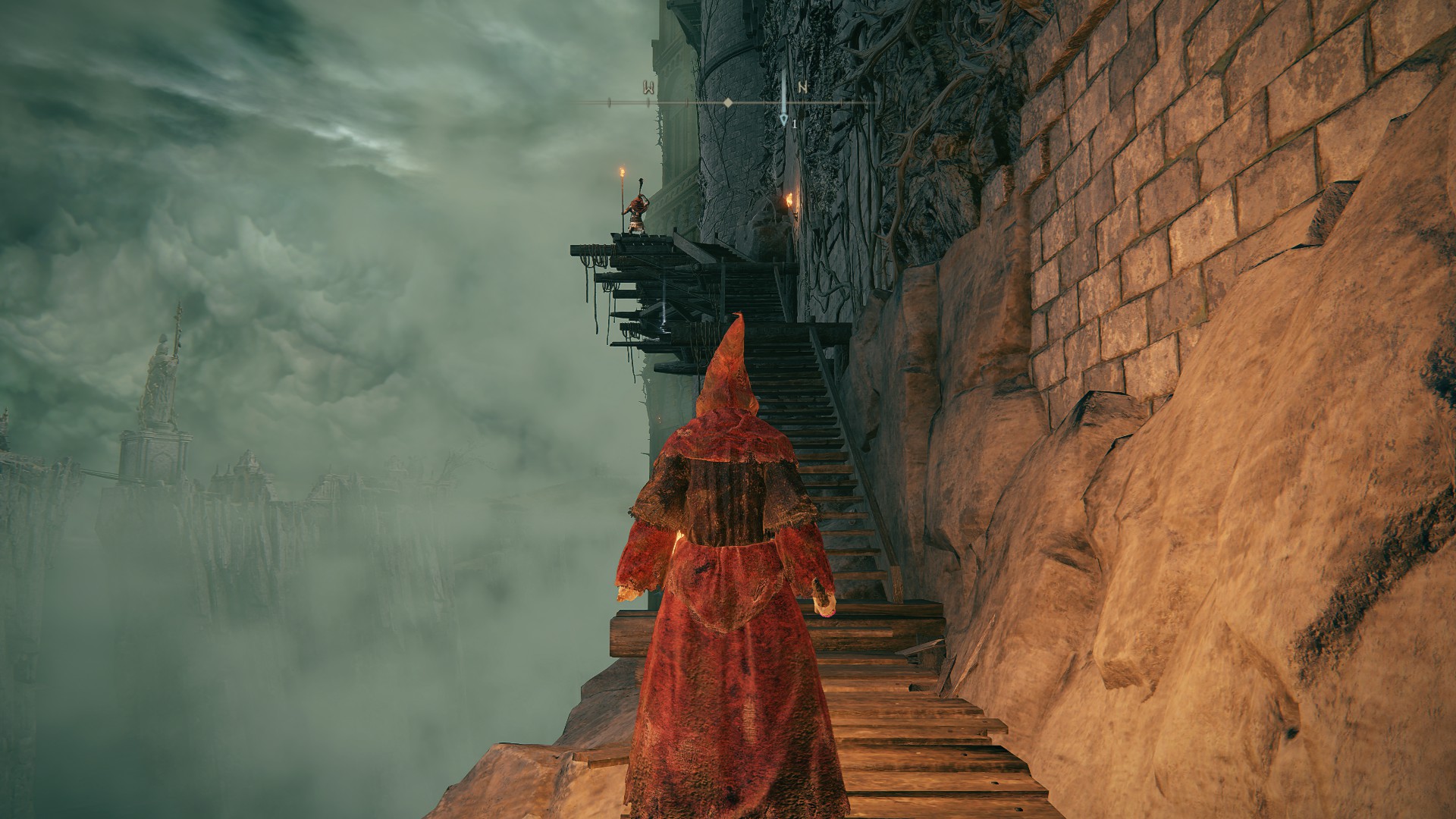Screen dimensions: 1456x819
Task: Click the compass bar at top
Action: tap(726, 102)
